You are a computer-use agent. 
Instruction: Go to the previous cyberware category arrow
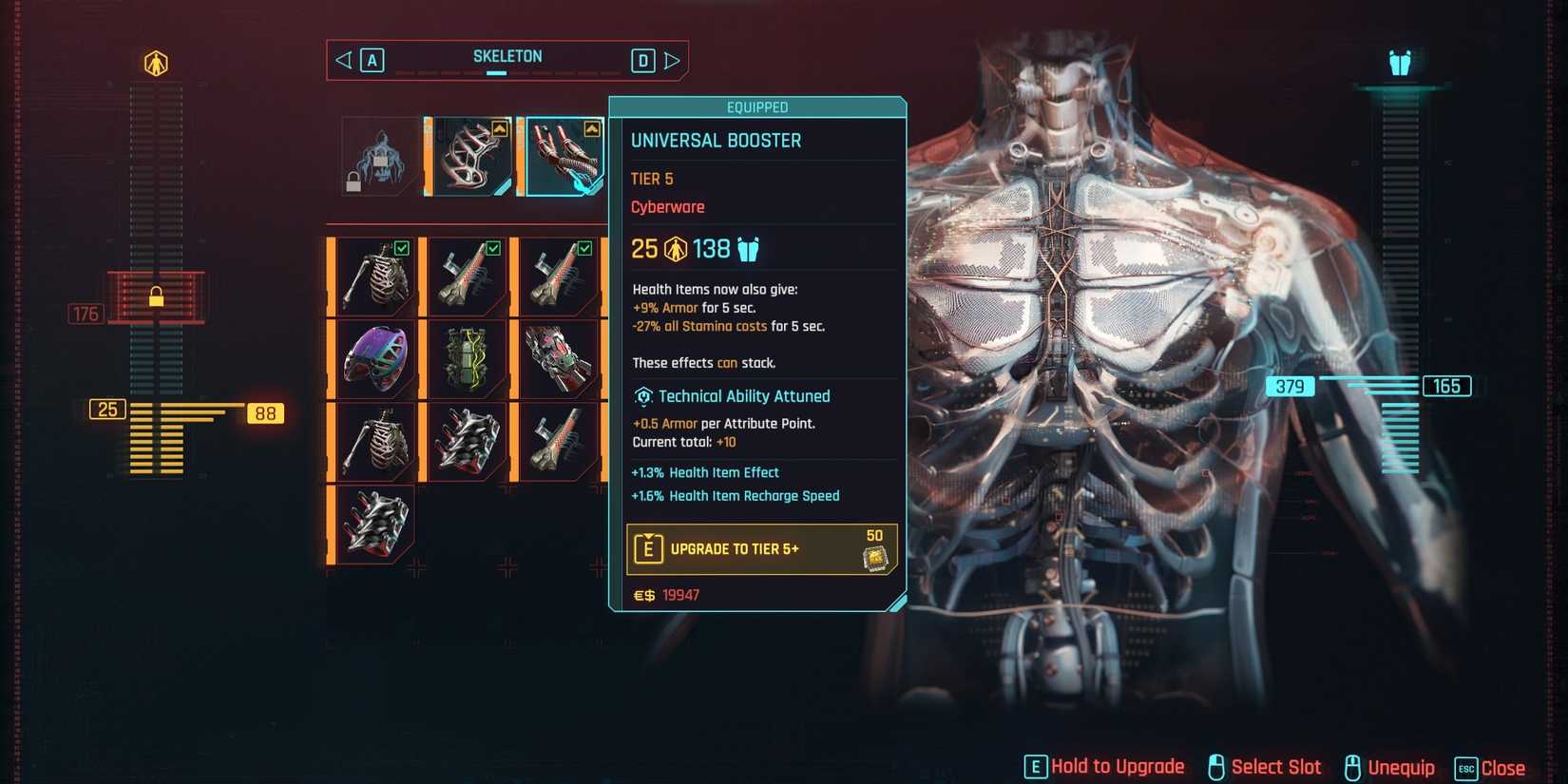pyautogui.click(x=344, y=61)
